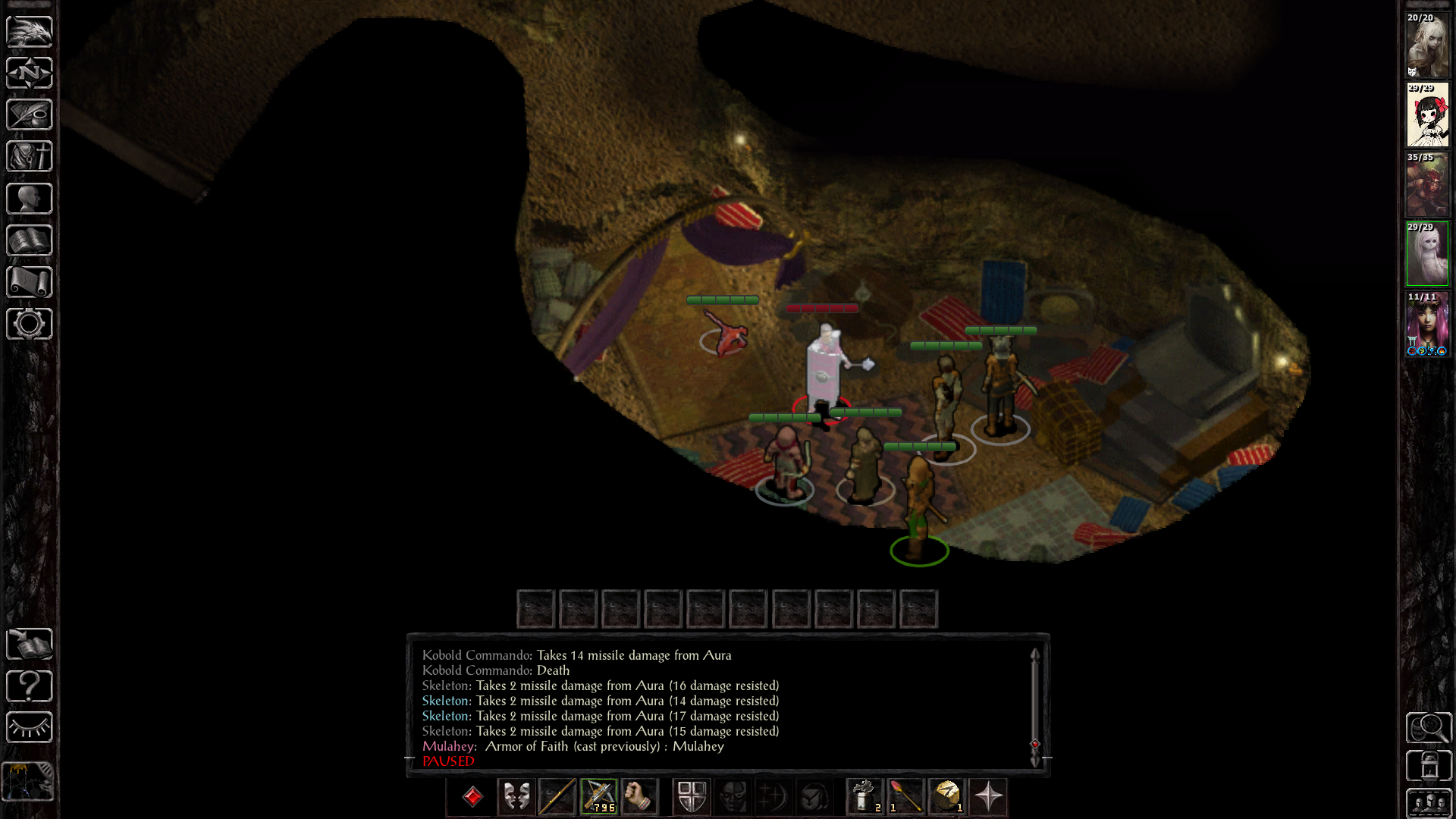The height and width of the screenshot is (819, 1456).
Task: Open the journal with the quill icon
Action: [30, 115]
